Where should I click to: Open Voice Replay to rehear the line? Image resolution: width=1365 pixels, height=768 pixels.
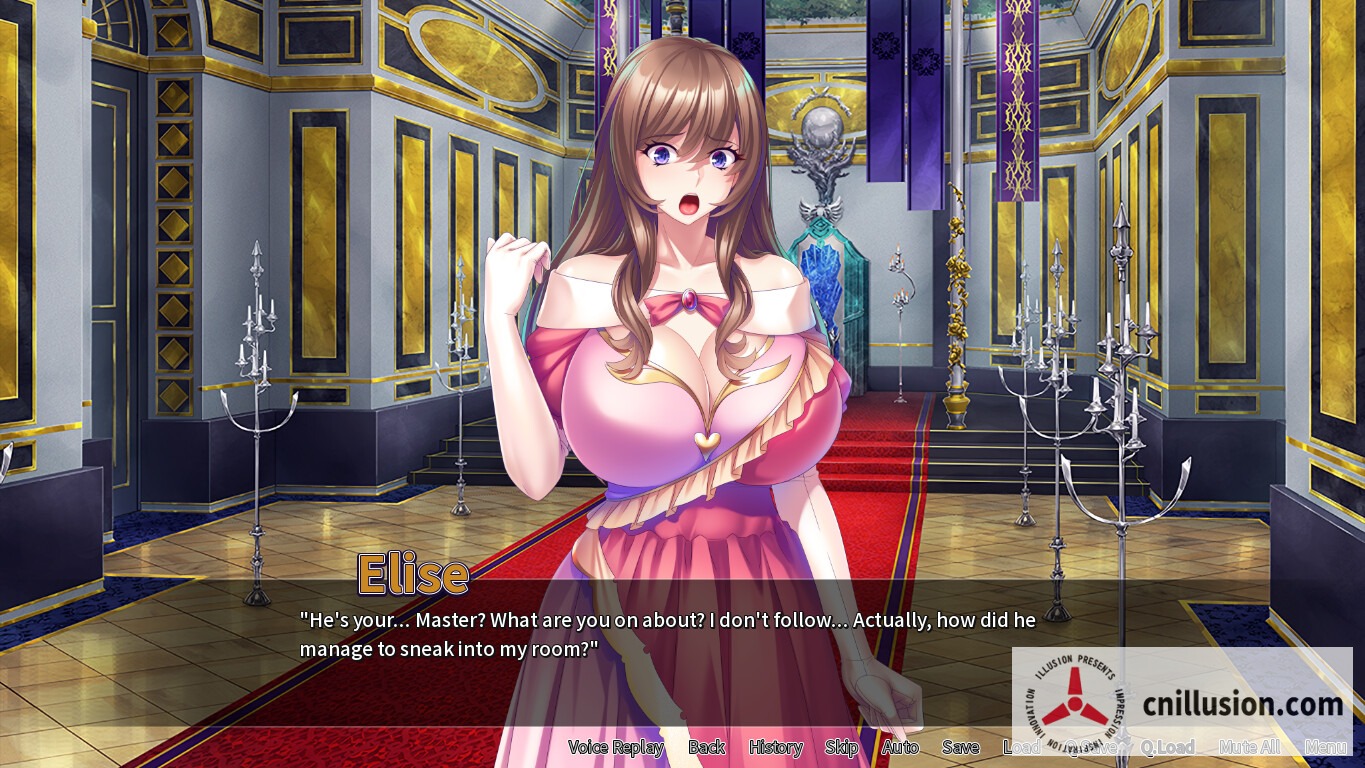(616, 747)
